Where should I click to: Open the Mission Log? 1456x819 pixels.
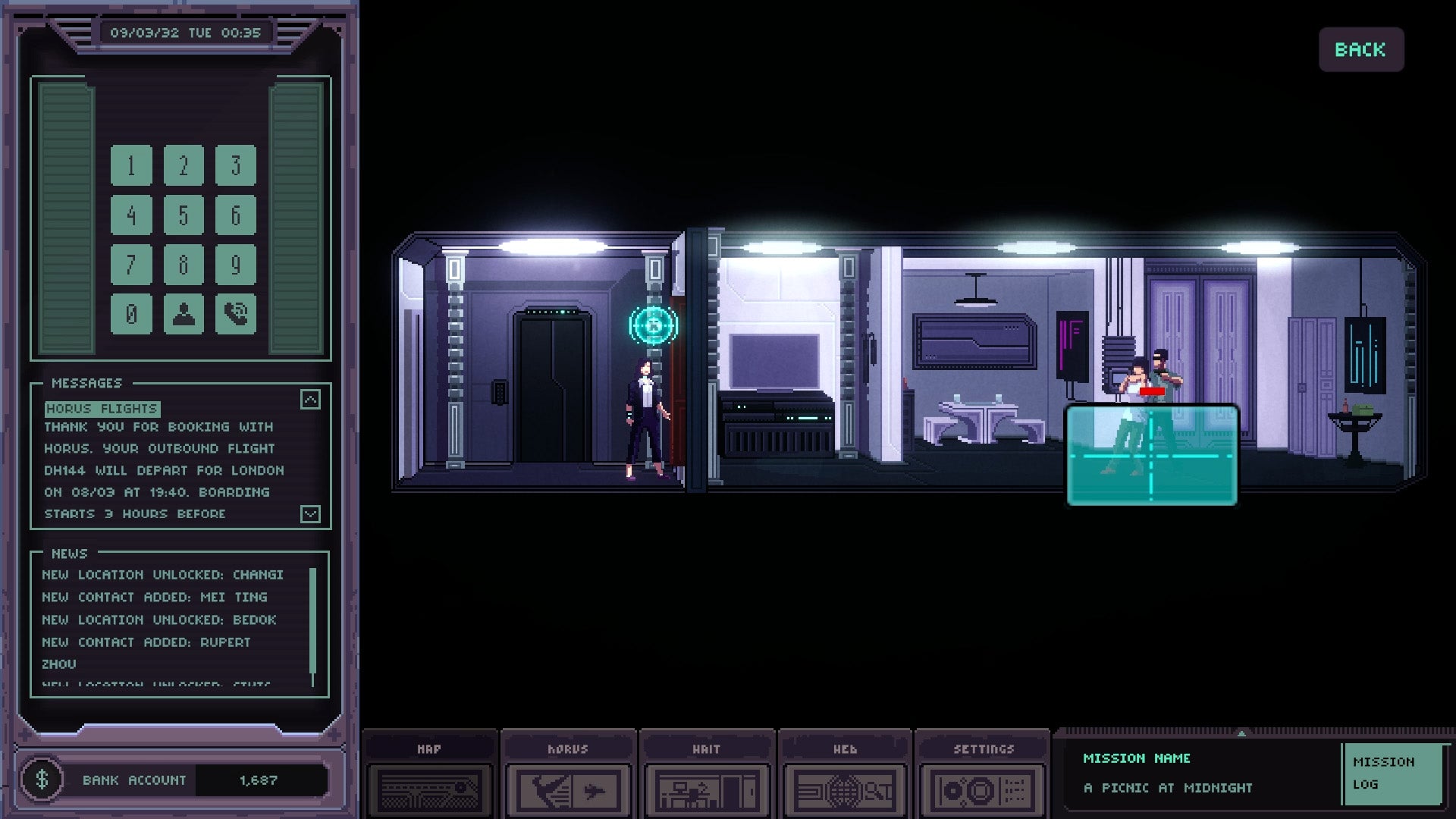(x=1392, y=773)
